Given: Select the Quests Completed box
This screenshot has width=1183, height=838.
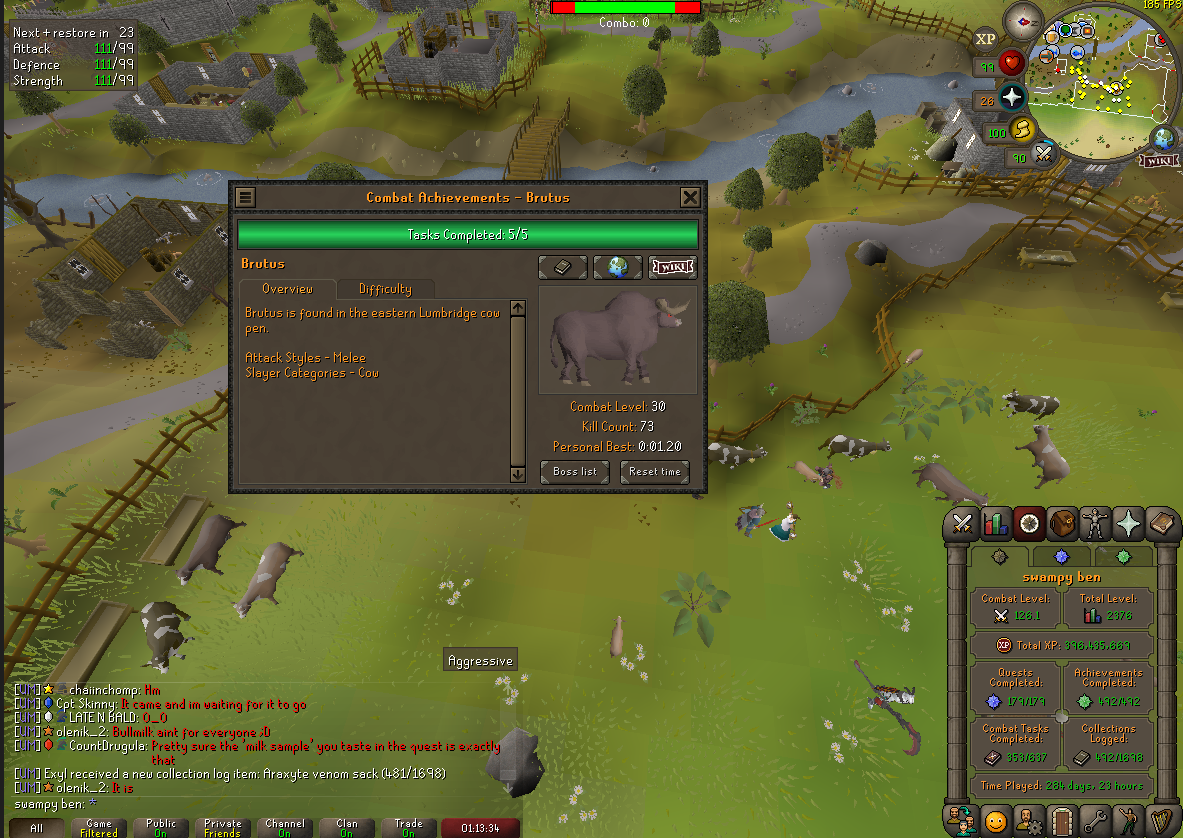Looking at the screenshot, I should pyautogui.click(x=1014, y=690).
